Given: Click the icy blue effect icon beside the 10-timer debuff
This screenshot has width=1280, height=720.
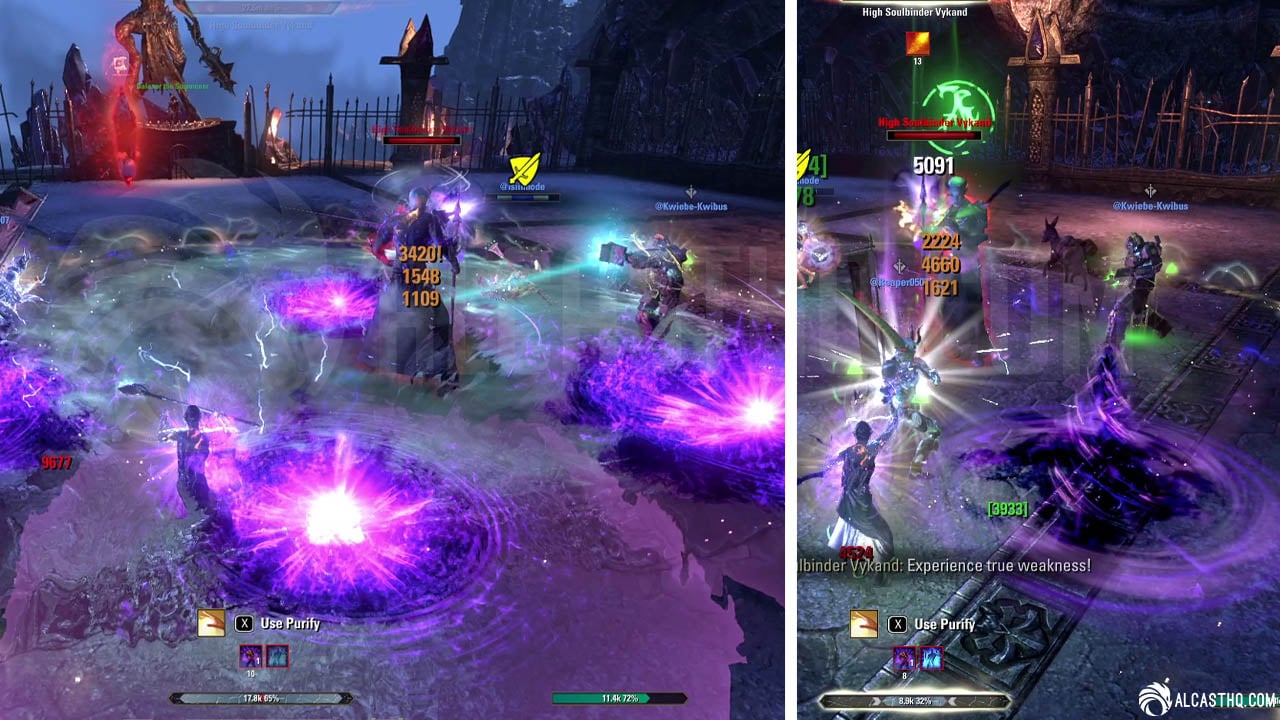Looking at the screenshot, I should pos(277,656).
